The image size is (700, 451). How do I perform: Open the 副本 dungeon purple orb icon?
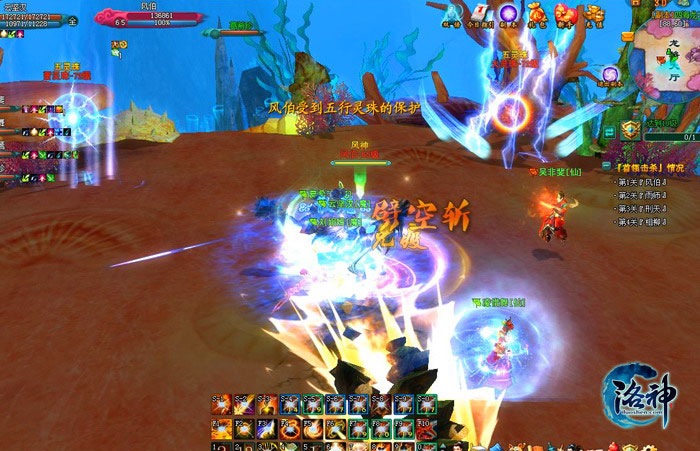point(508,13)
